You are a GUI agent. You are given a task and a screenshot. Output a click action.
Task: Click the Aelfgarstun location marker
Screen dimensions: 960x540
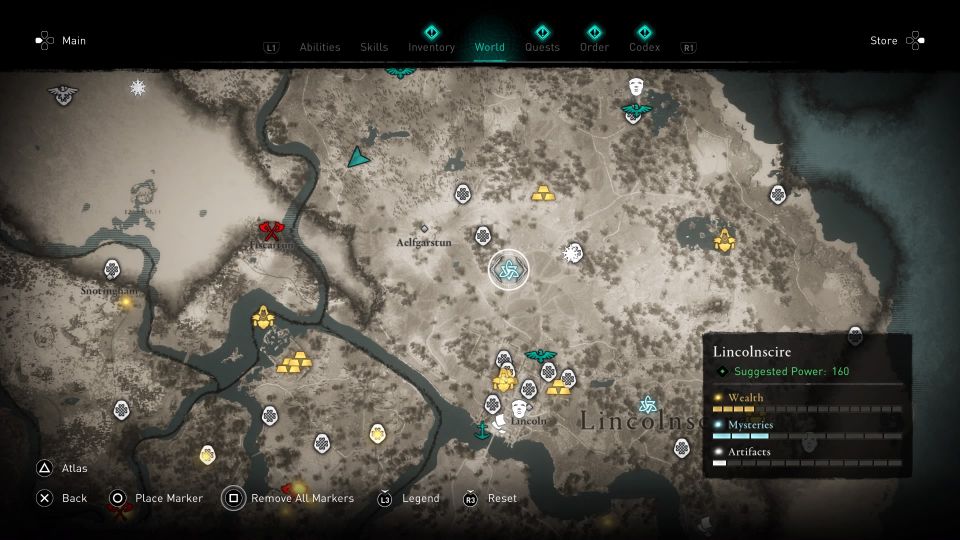pyautogui.click(x=424, y=229)
